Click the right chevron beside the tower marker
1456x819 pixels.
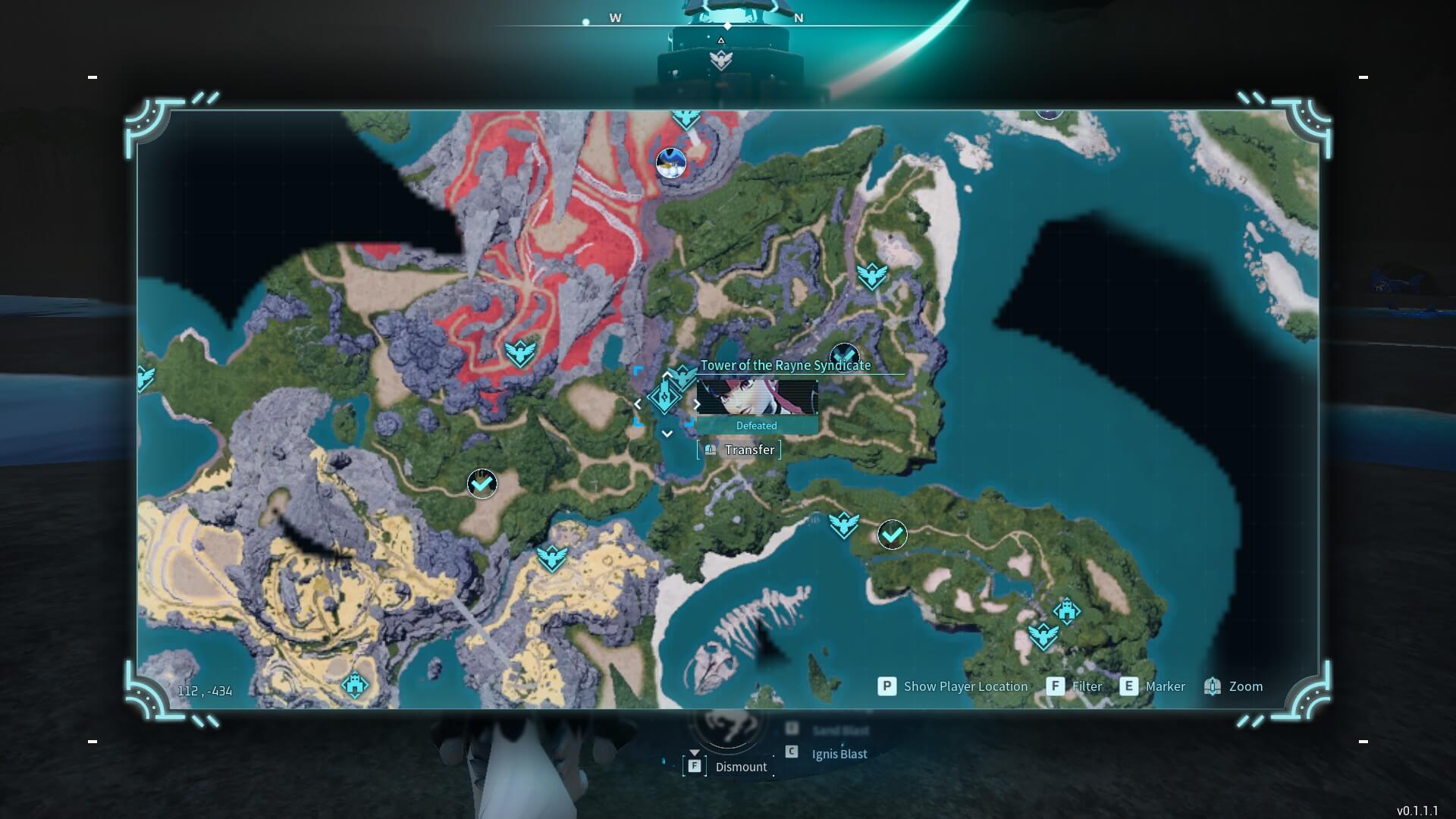(696, 404)
